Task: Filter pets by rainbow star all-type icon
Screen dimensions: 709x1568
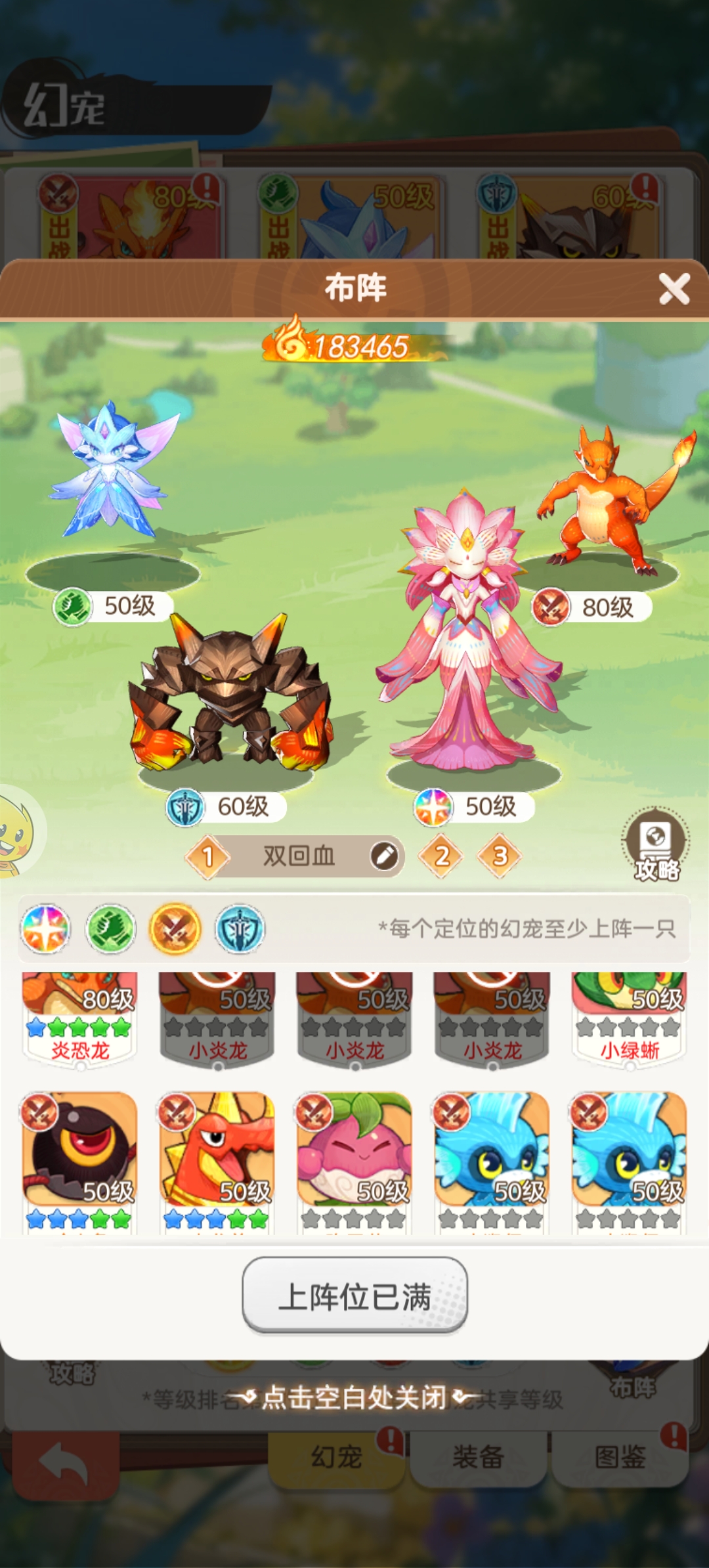Action: point(45,929)
